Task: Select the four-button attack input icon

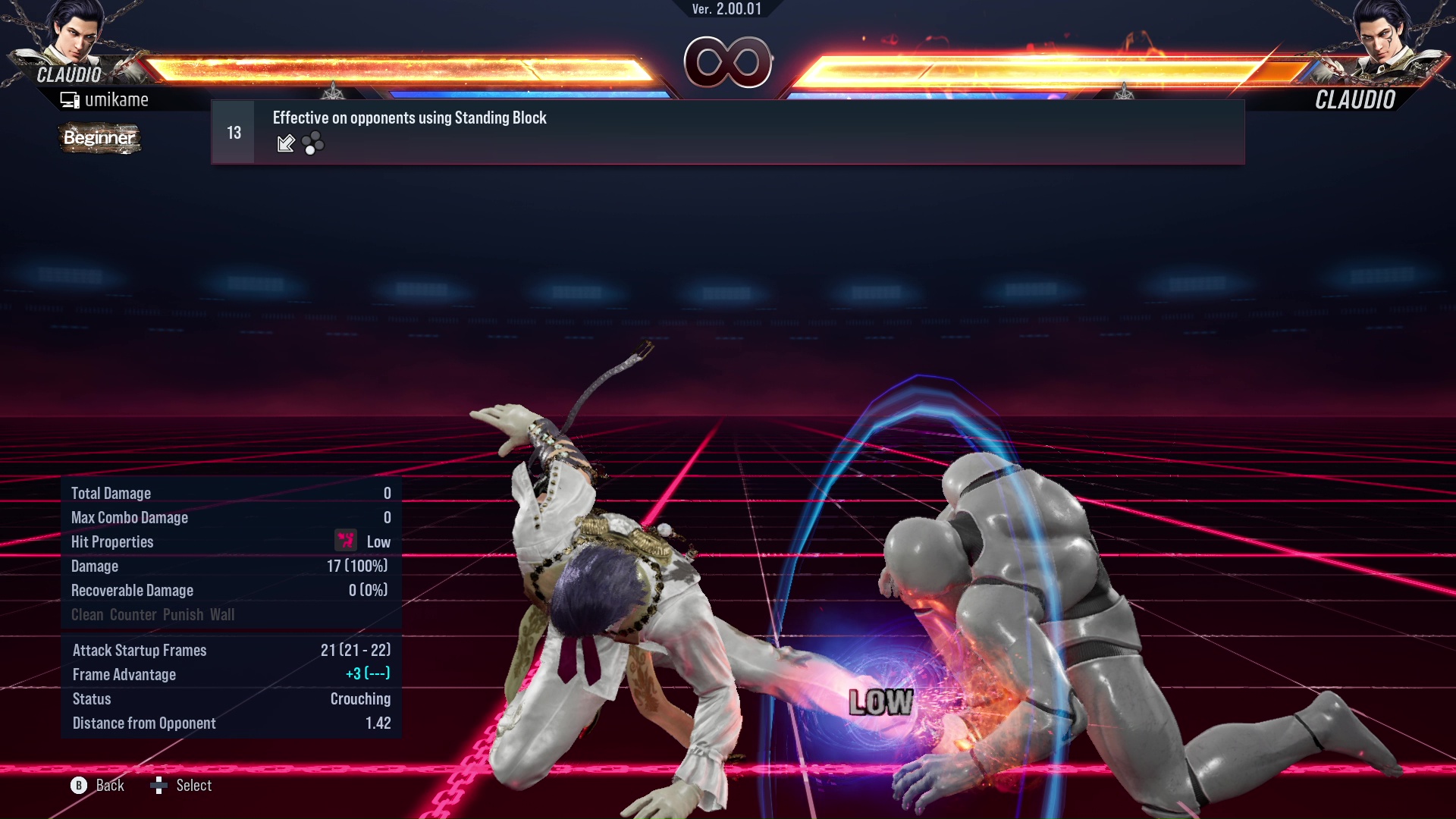Action: pos(313,143)
